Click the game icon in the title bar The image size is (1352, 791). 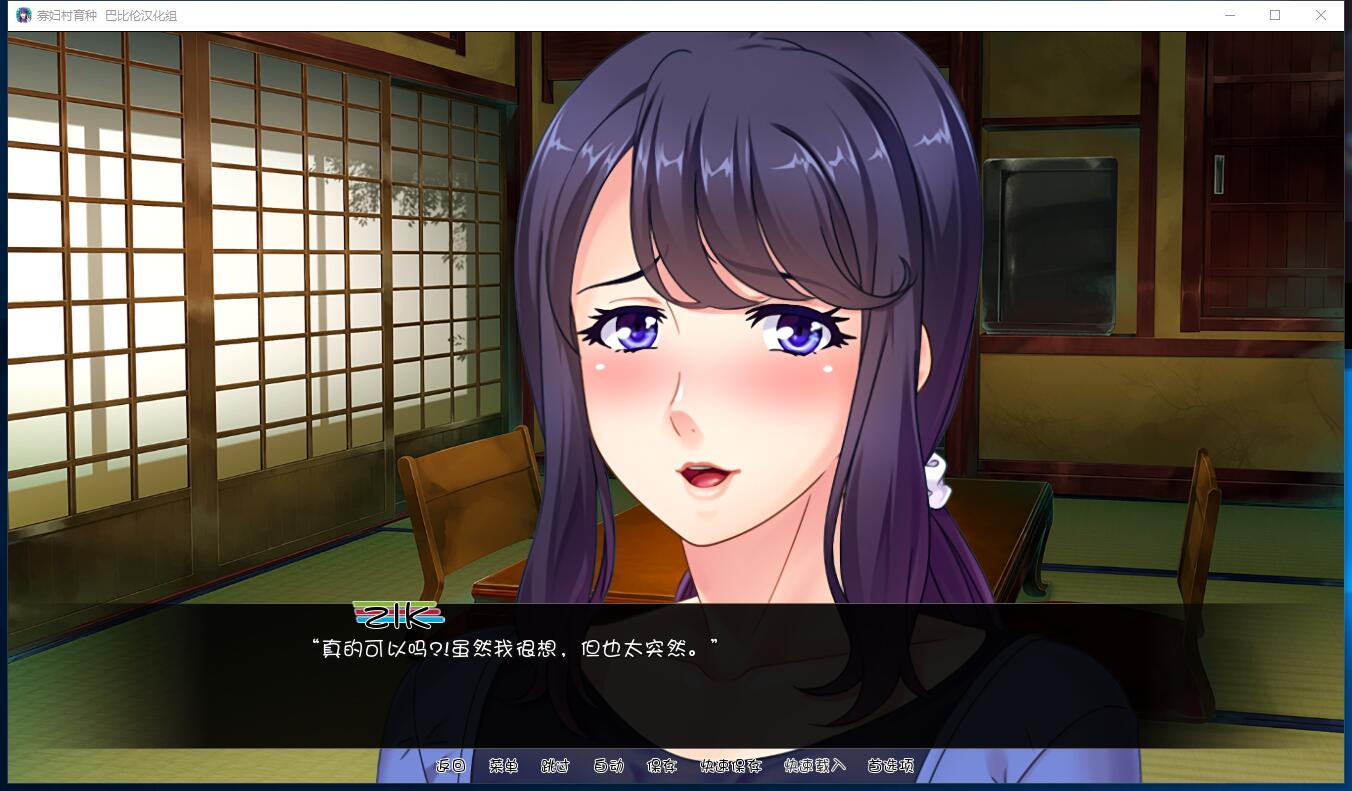(x=22, y=15)
